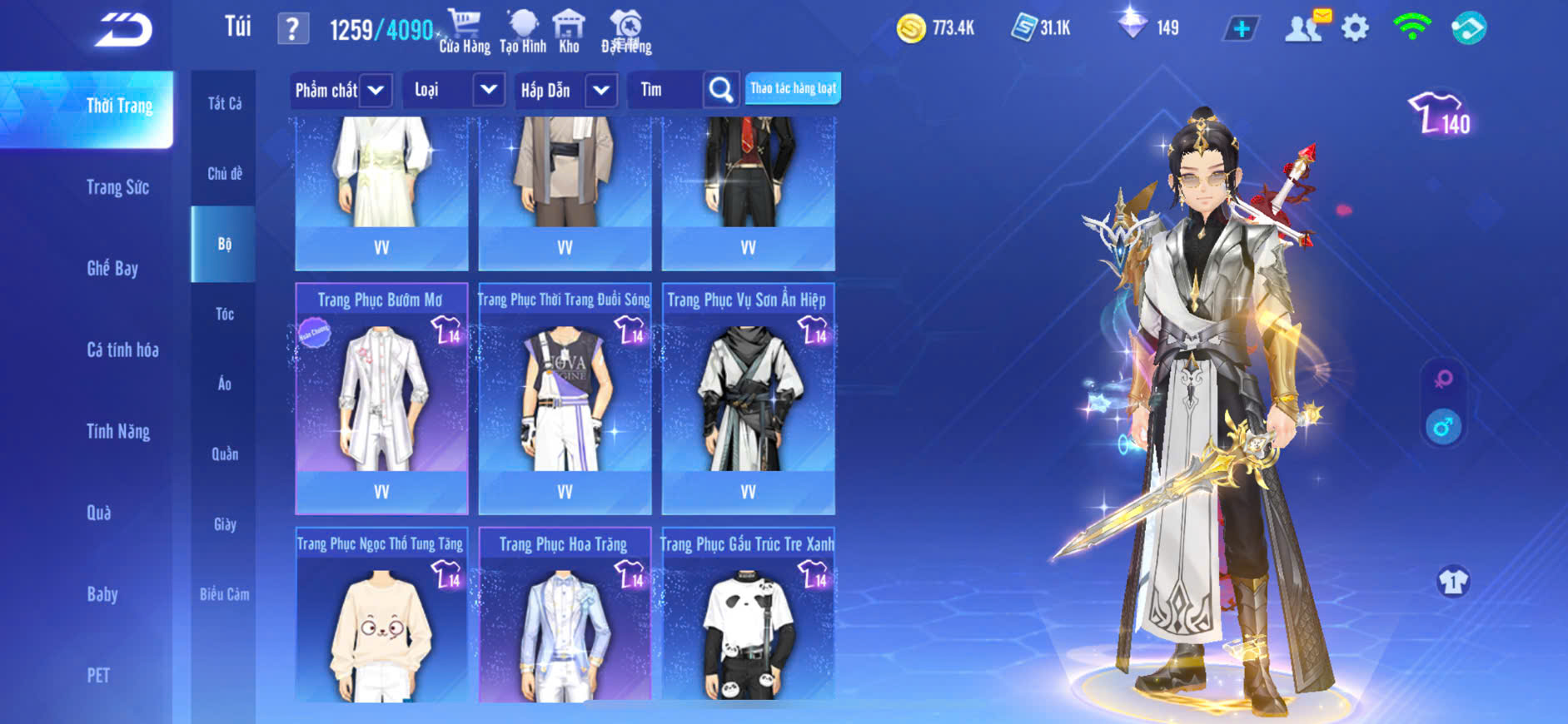Open the Kho storage icon

[569, 31]
